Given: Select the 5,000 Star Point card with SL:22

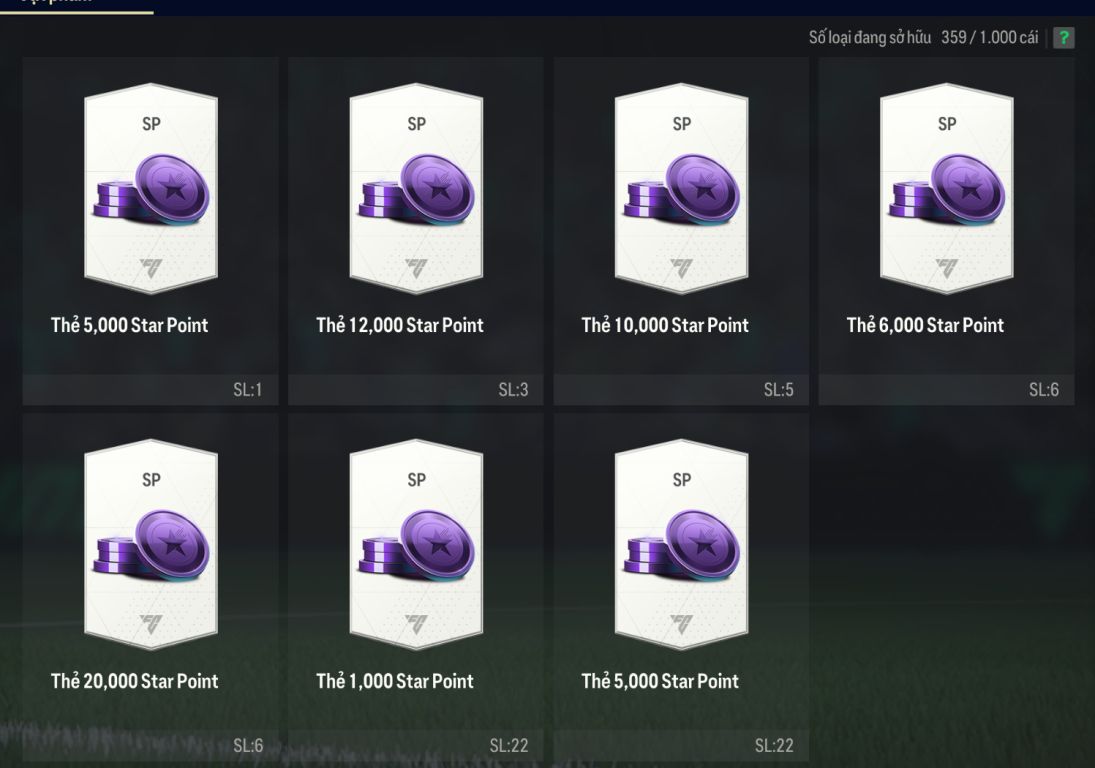Looking at the screenshot, I should point(681,546).
